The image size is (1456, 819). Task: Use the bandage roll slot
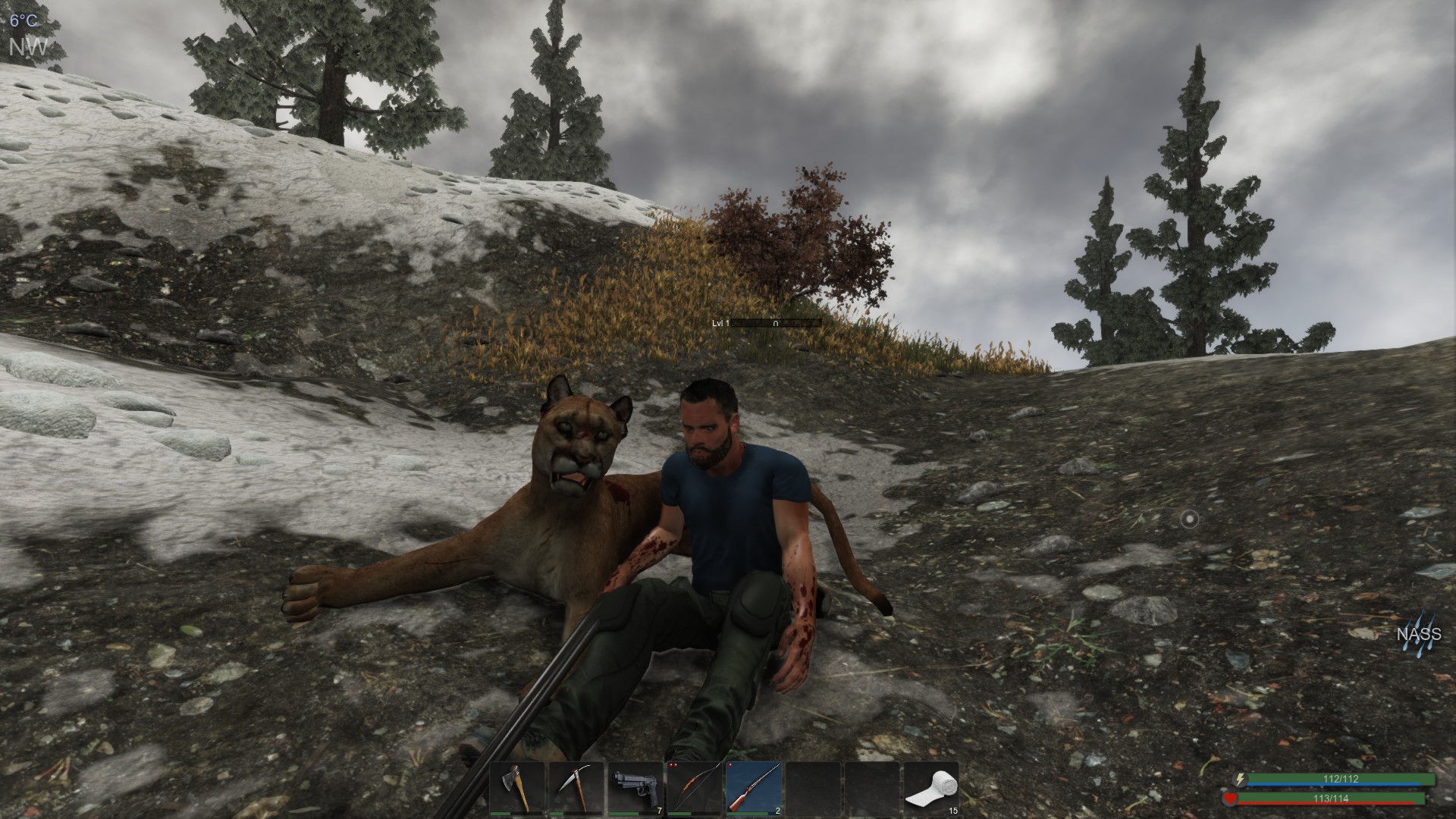[931, 788]
